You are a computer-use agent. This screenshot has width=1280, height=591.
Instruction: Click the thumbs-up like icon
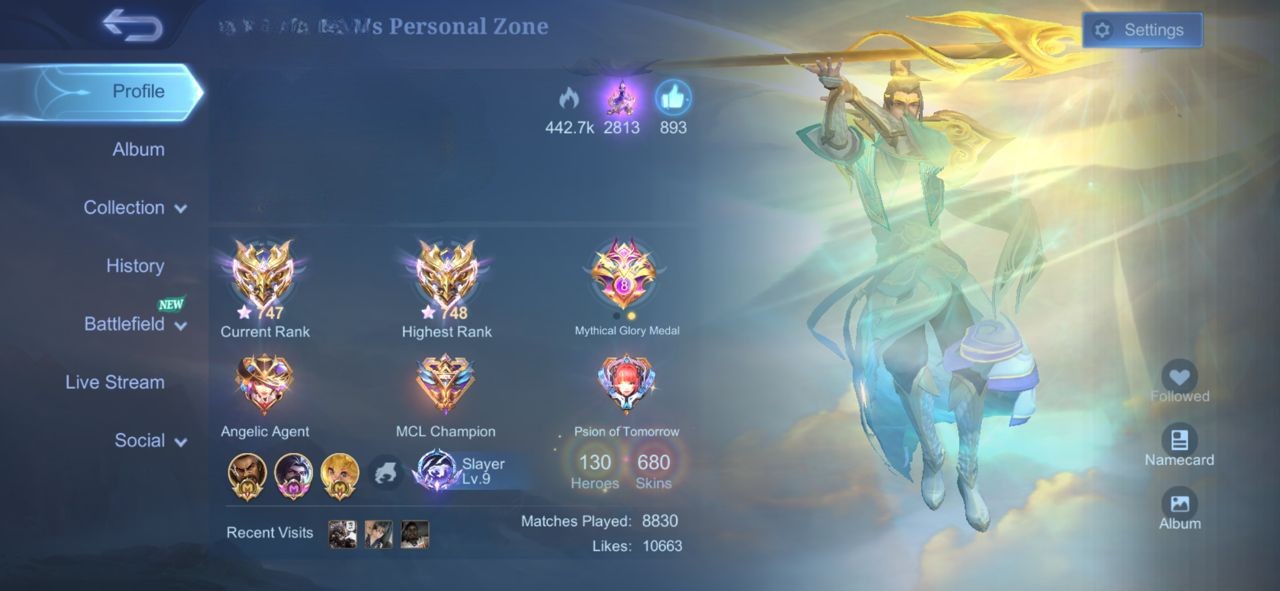coord(673,98)
